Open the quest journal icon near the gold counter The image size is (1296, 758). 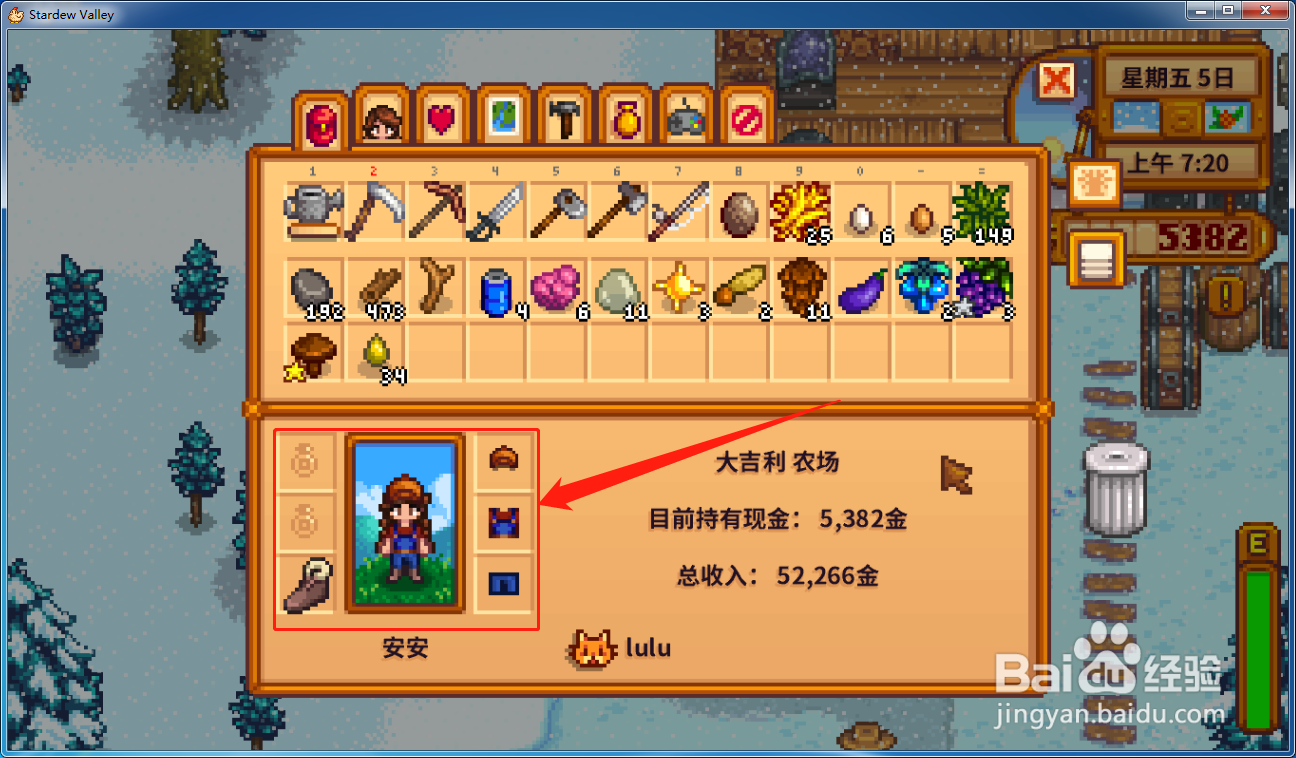coord(1097,258)
